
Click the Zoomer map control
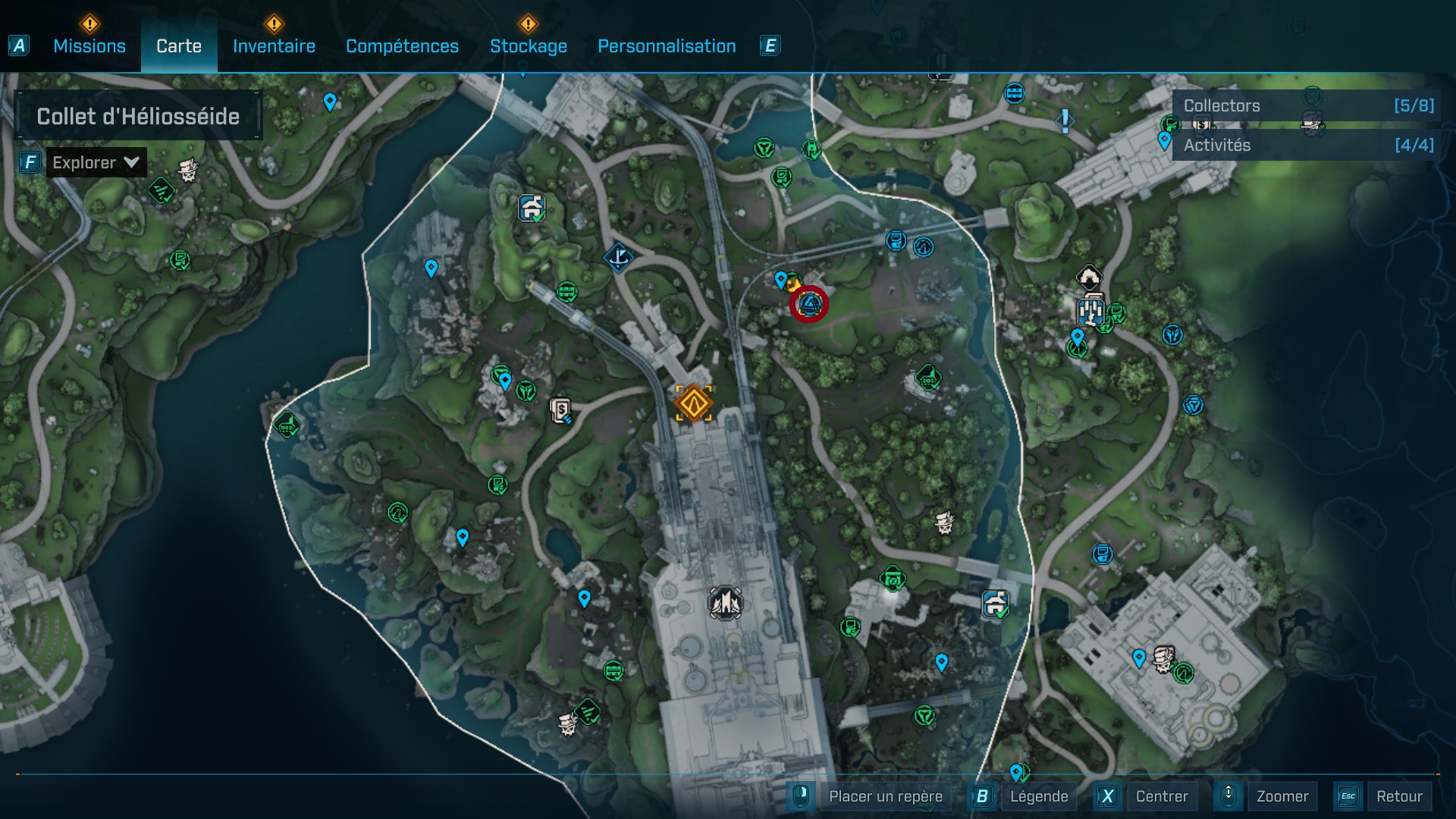click(1282, 796)
